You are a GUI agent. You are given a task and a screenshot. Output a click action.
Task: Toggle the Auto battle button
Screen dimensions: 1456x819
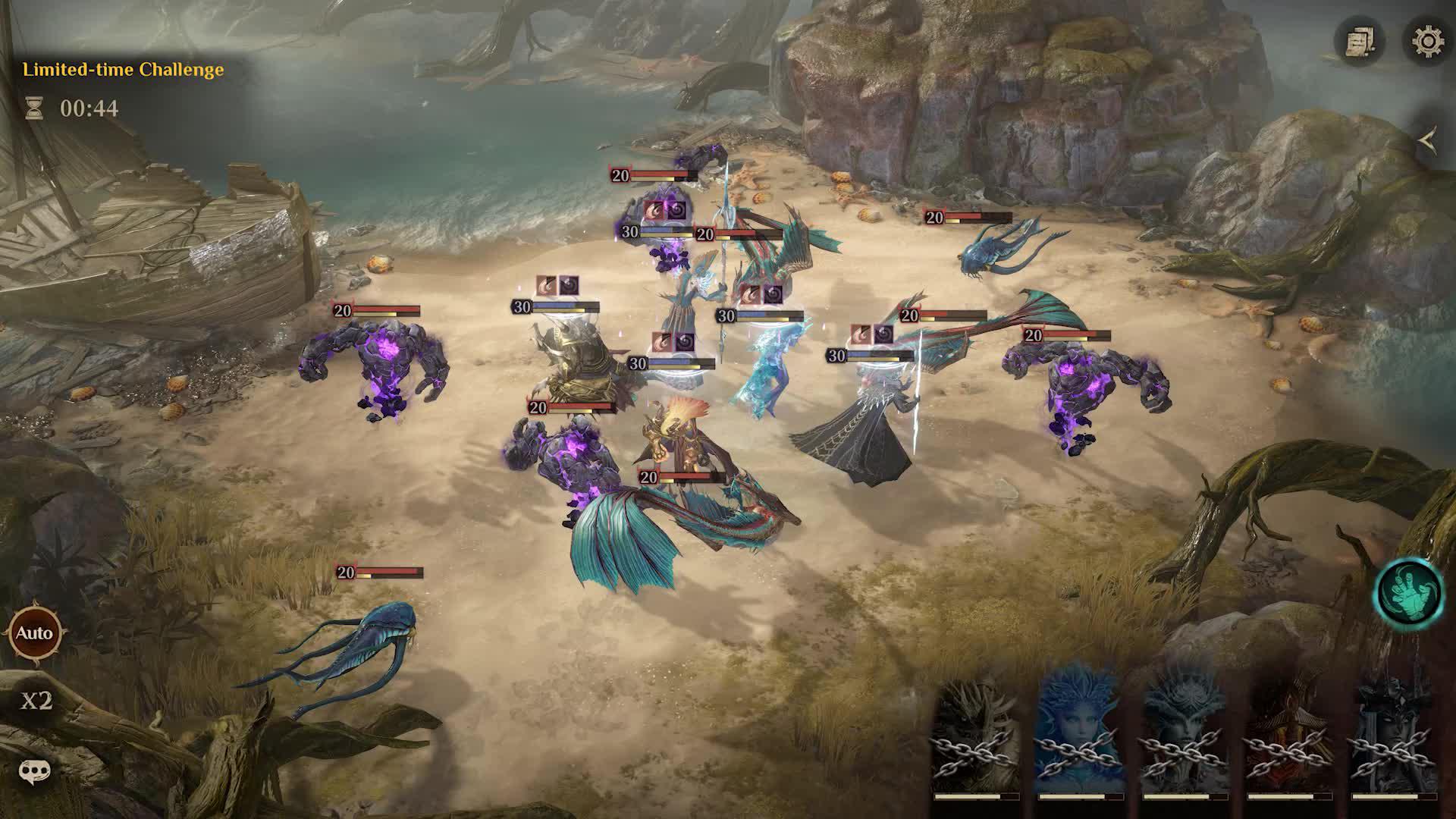[35, 633]
